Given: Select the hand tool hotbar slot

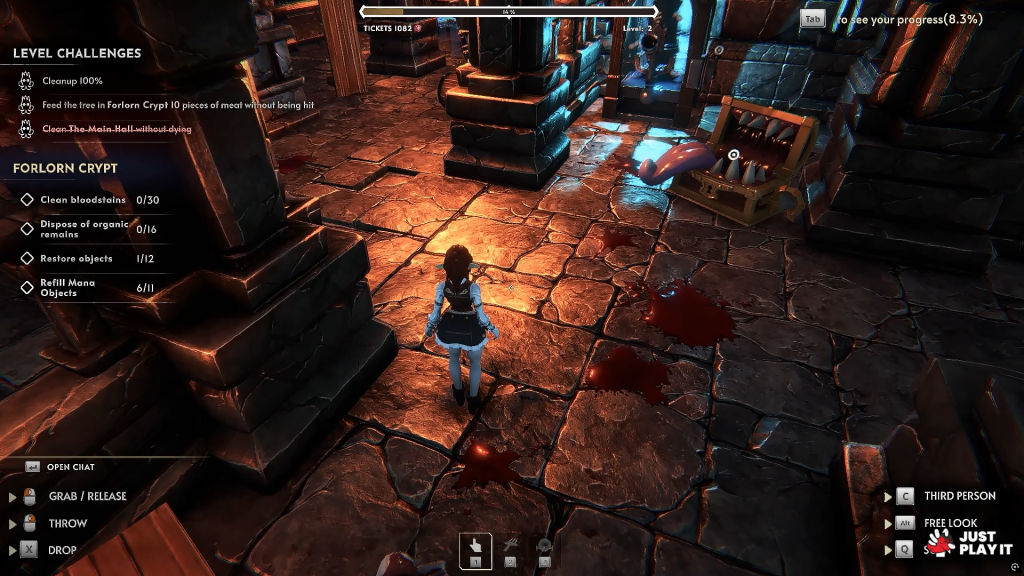Looking at the screenshot, I should pyautogui.click(x=476, y=549).
